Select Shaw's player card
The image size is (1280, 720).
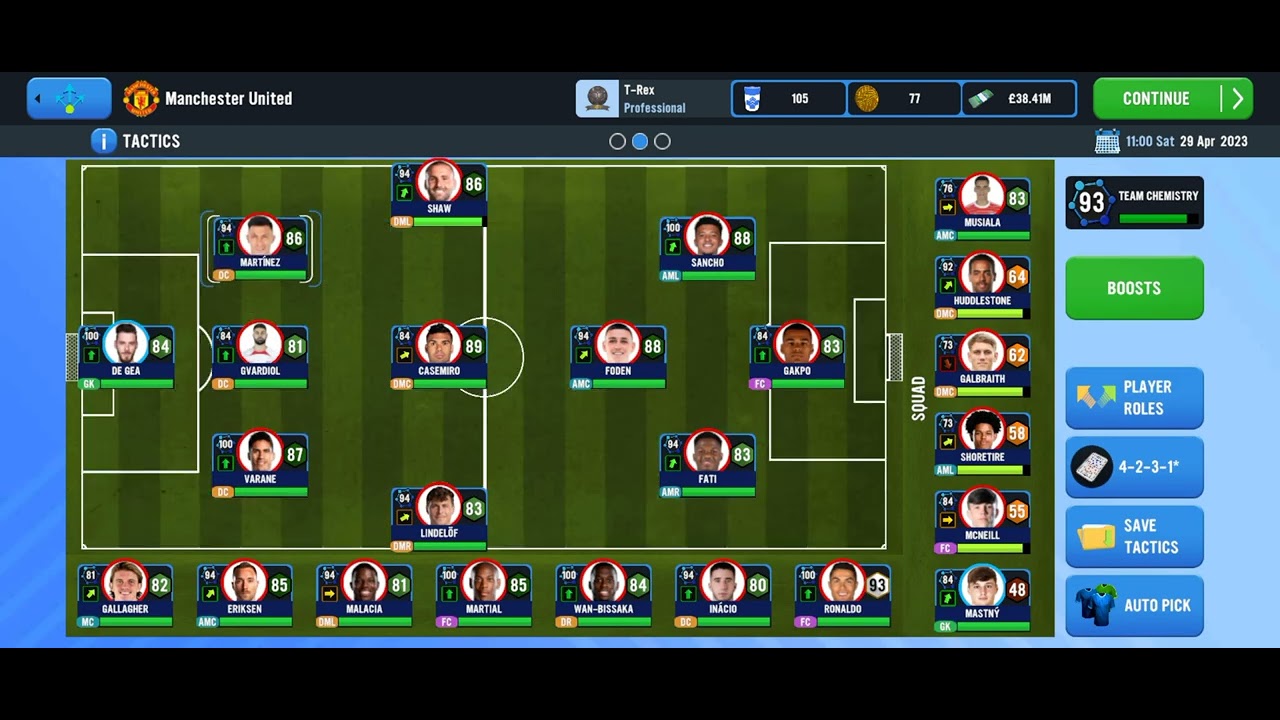click(439, 193)
